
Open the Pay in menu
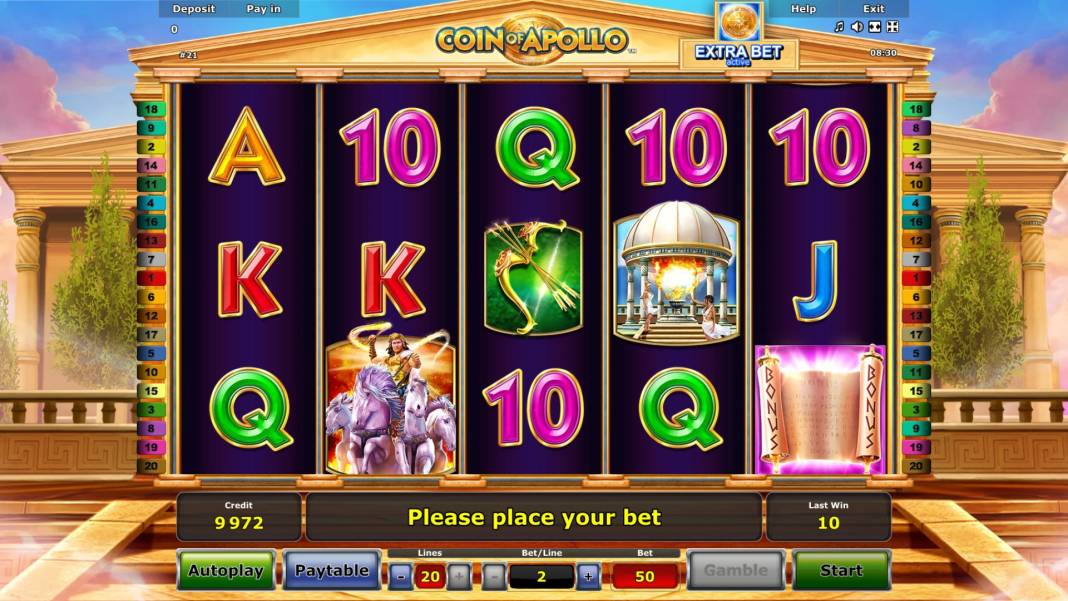click(x=264, y=9)
